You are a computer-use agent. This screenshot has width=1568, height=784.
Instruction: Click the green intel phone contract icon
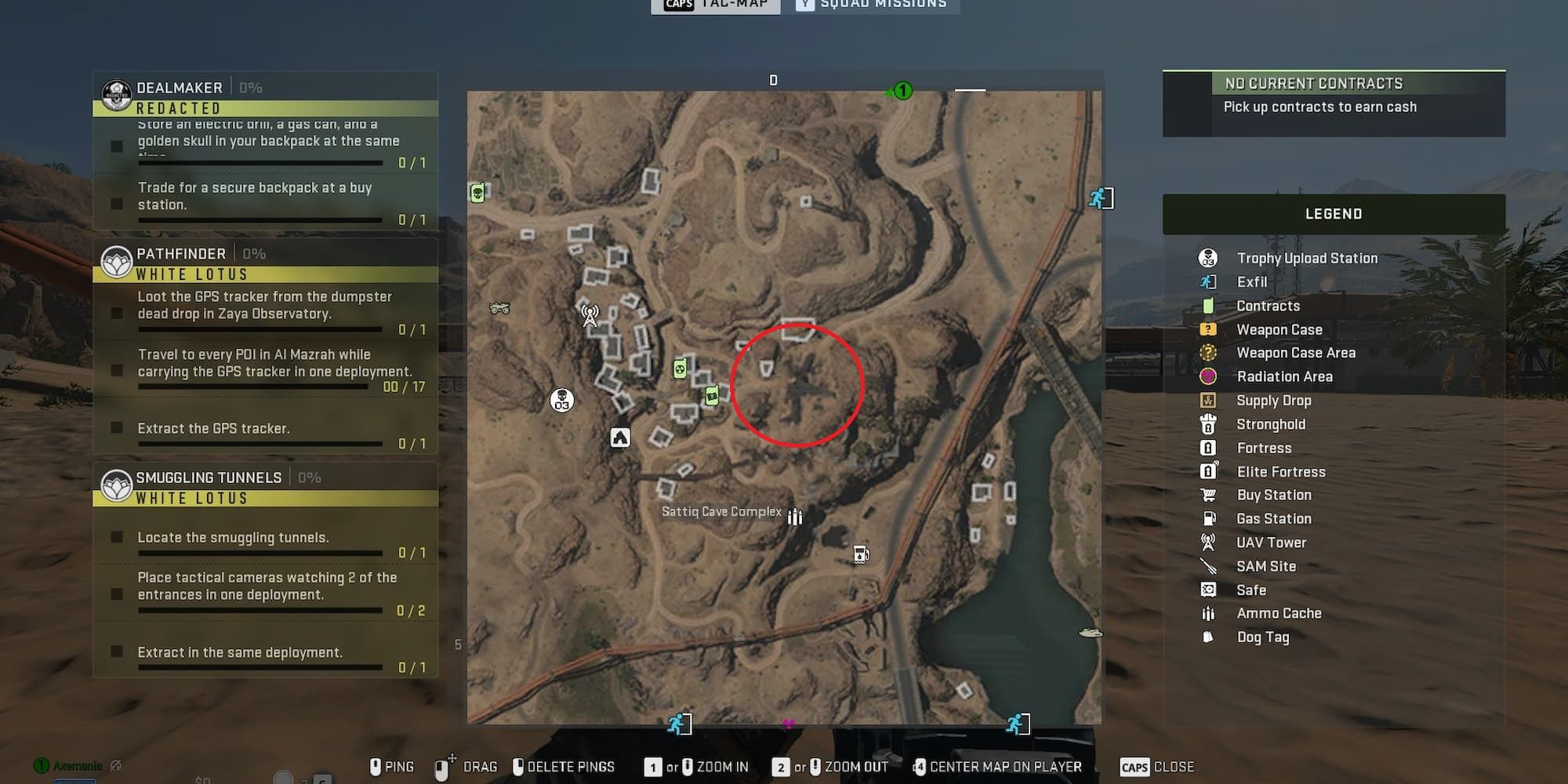710,396
